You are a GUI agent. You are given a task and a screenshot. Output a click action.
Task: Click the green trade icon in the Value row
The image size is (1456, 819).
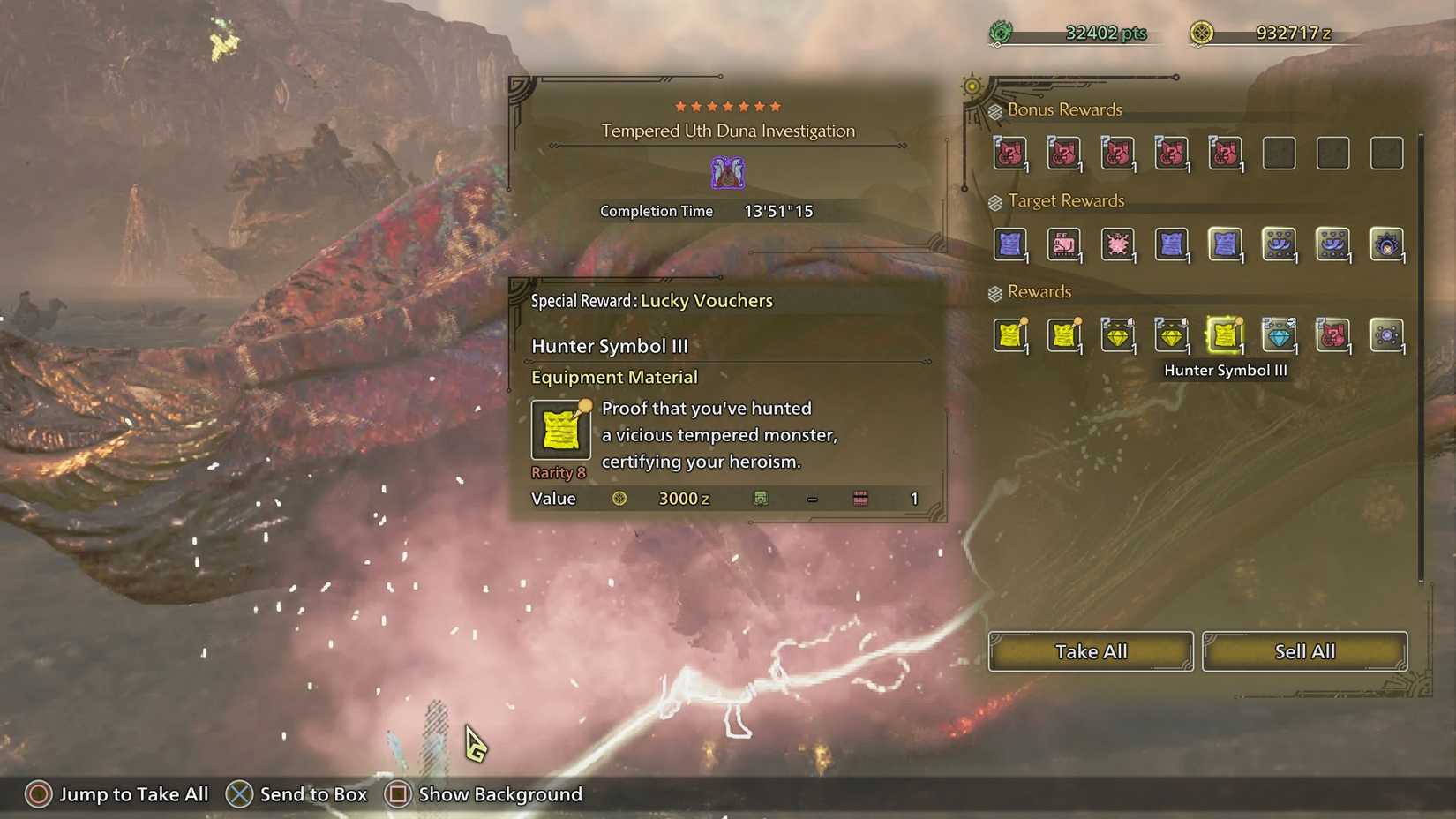[761, 499]
